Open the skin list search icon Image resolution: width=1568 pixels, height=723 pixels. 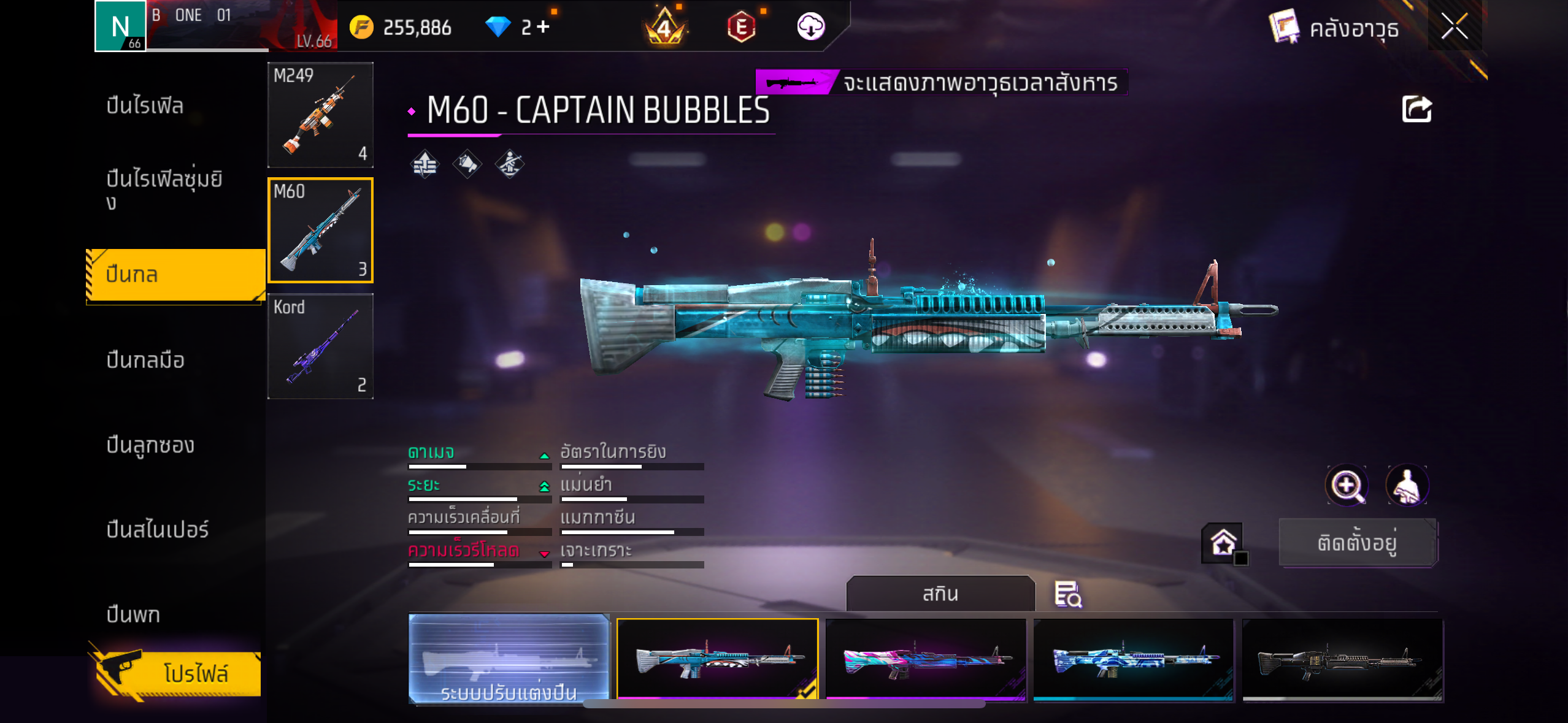coord(1067,594)
